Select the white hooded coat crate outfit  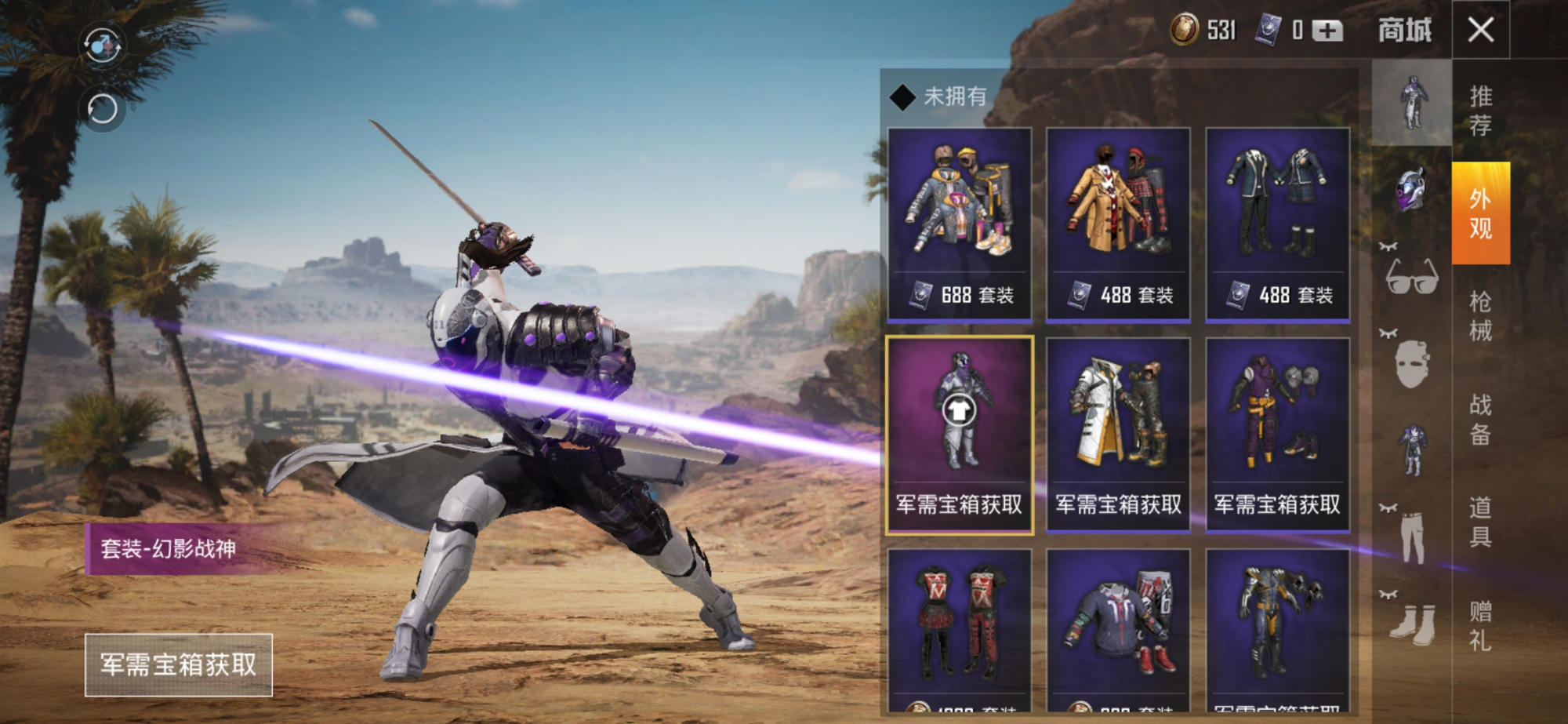(1118, 435)
